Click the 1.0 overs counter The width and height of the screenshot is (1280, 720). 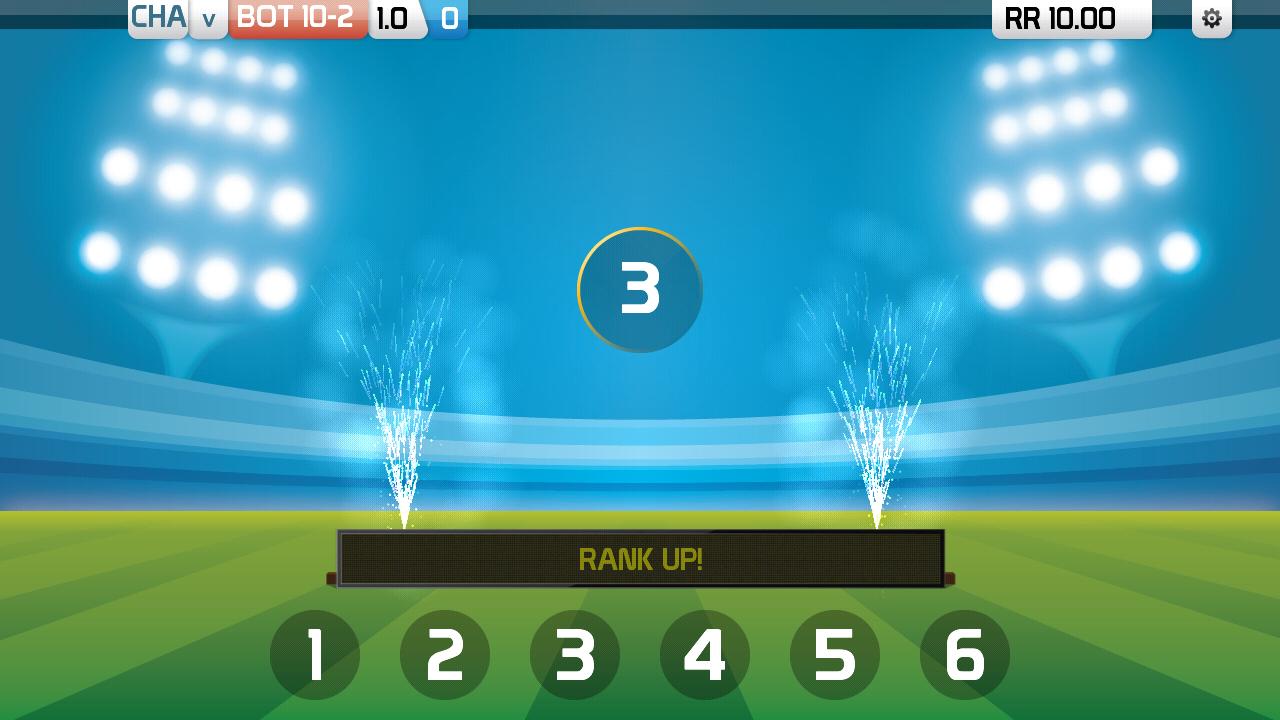tap(394, 17)
